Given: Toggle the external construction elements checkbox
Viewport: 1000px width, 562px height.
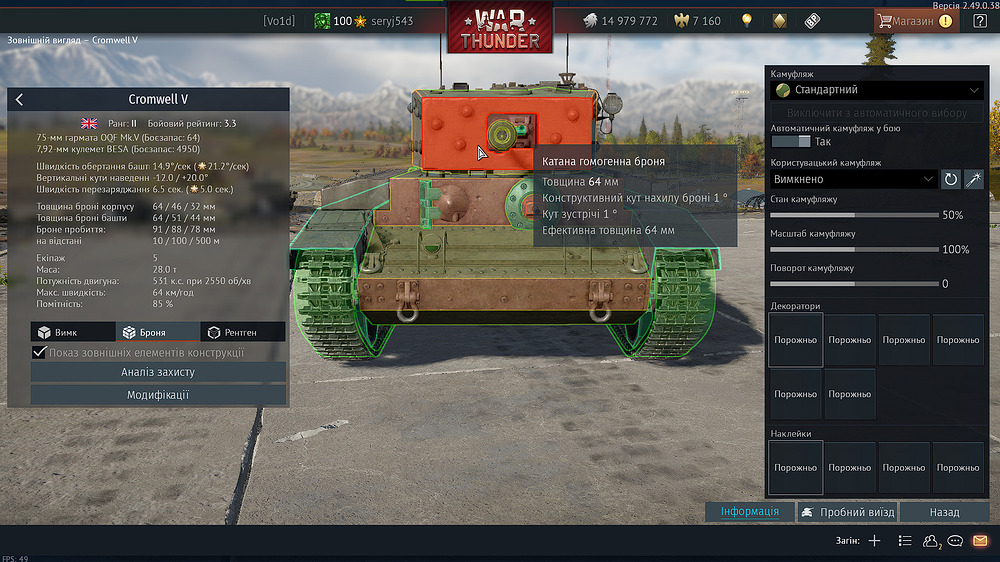Looking at the screenshot, I should tap(40, 352).
